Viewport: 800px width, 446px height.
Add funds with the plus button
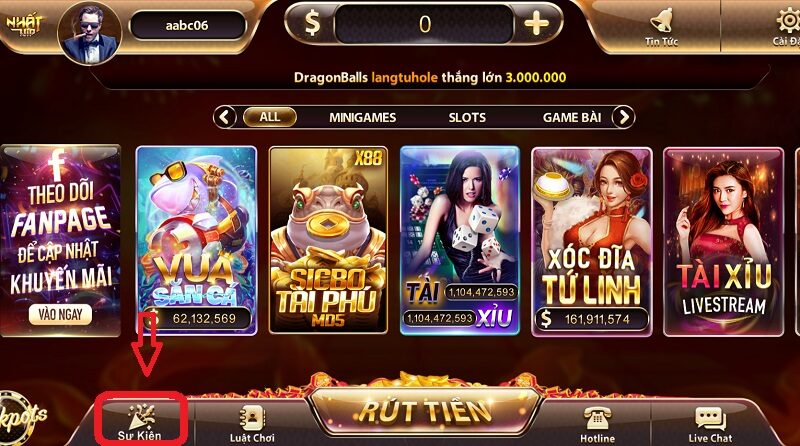click(537, 24)
